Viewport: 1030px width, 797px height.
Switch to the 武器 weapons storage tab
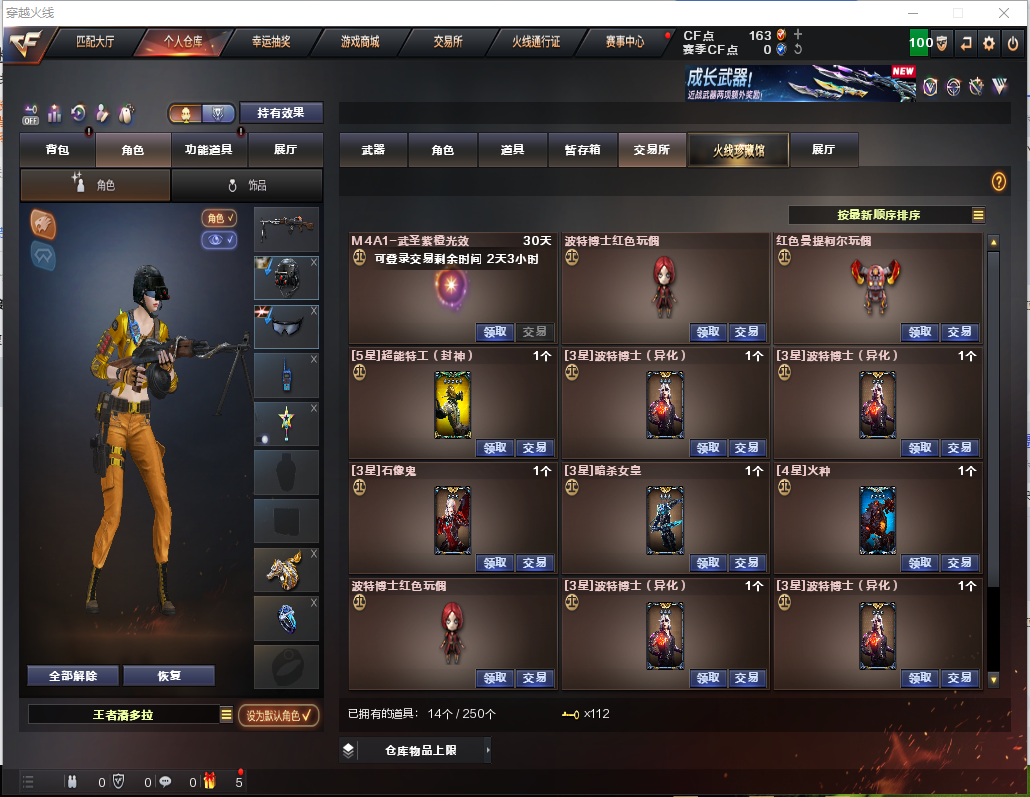(x=373, y=150)
